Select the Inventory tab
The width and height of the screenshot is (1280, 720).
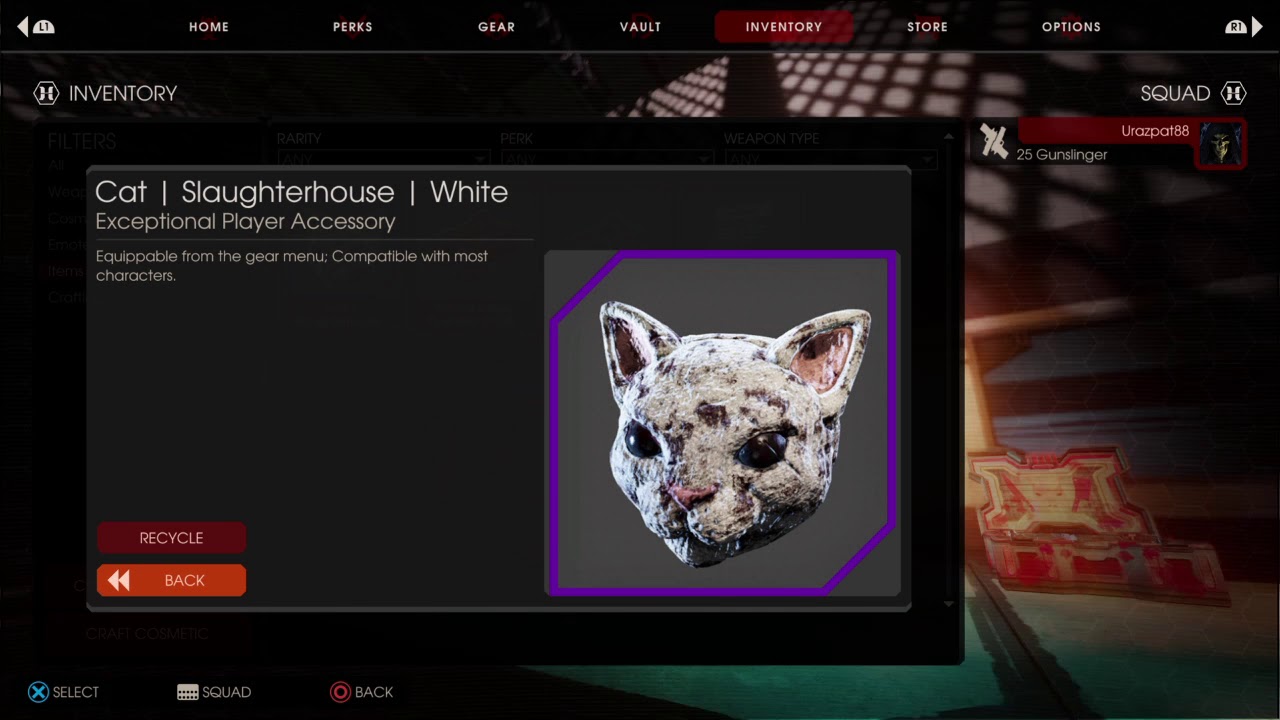point(783,27)
